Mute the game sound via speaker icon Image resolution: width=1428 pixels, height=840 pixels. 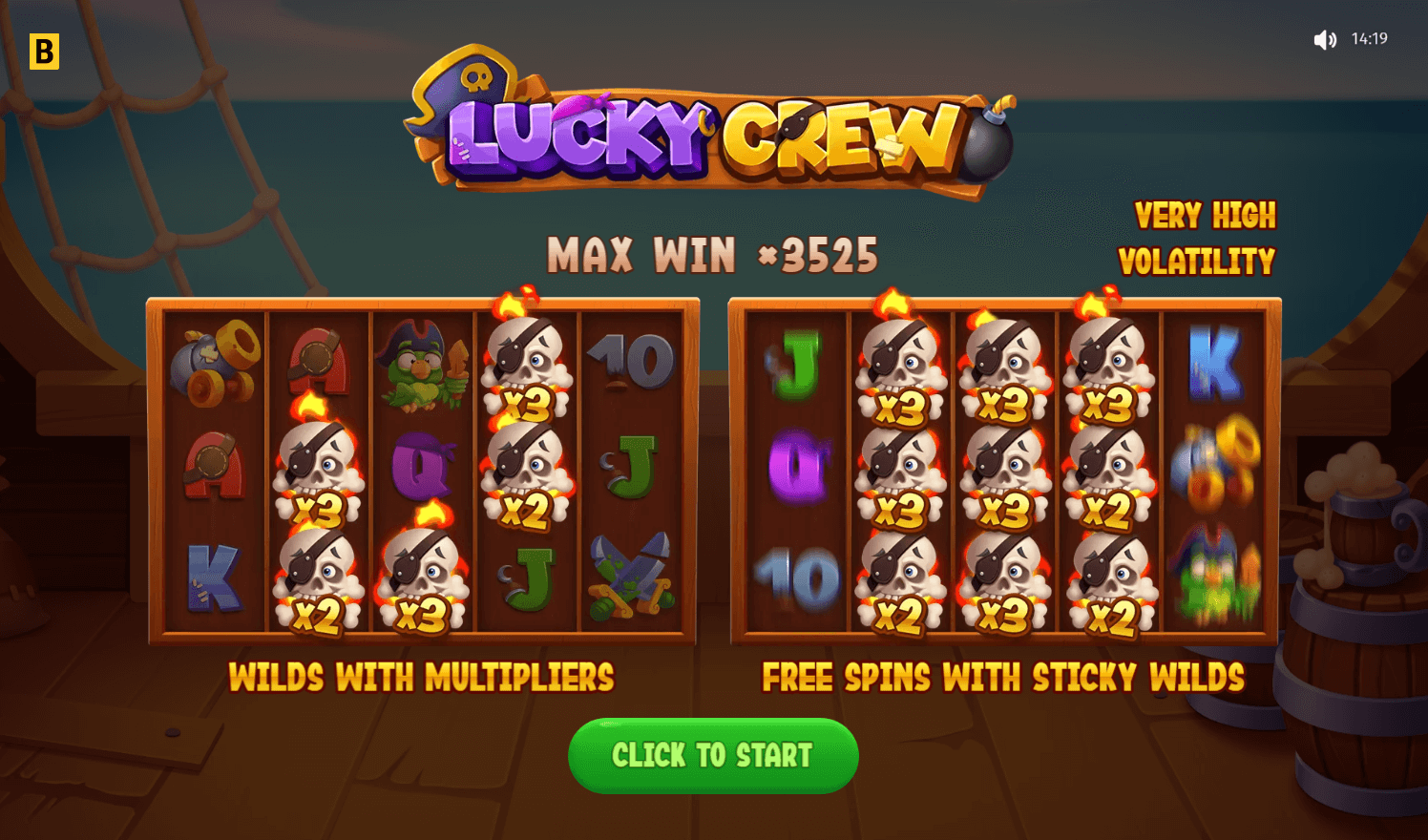1325,39
